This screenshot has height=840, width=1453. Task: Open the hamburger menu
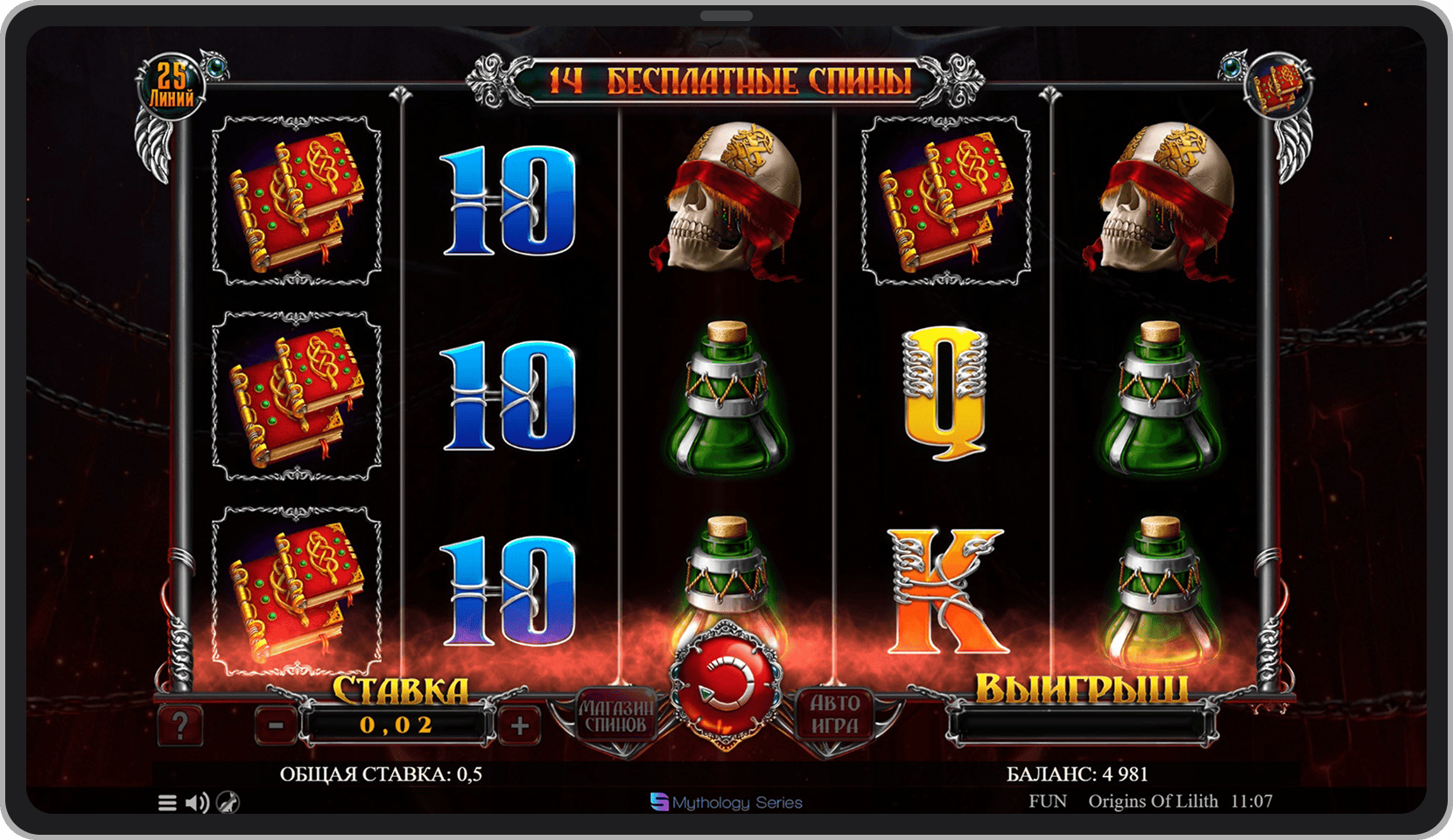click(167, 802)
